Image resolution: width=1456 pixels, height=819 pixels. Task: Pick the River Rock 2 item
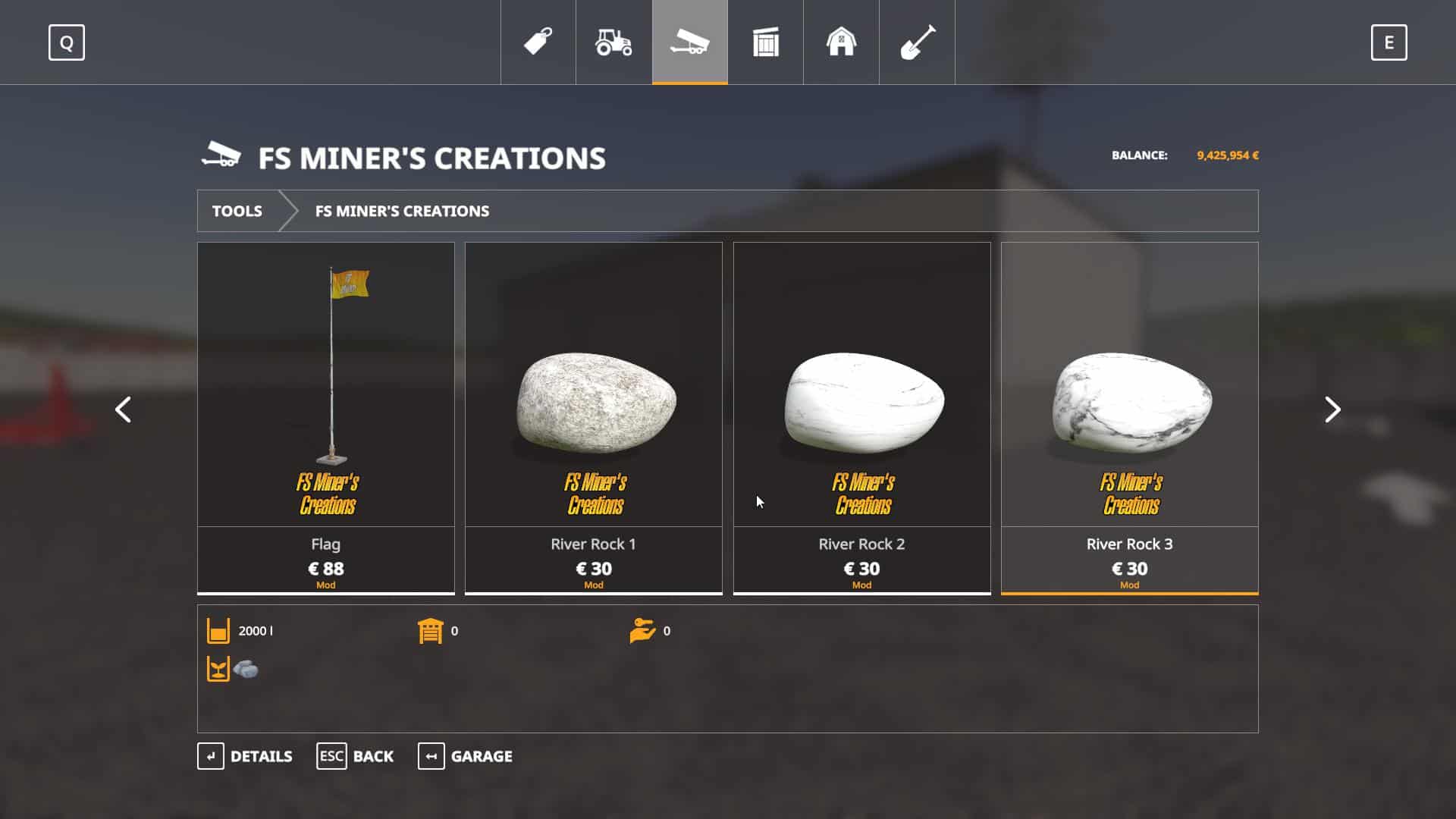[861, 417]
